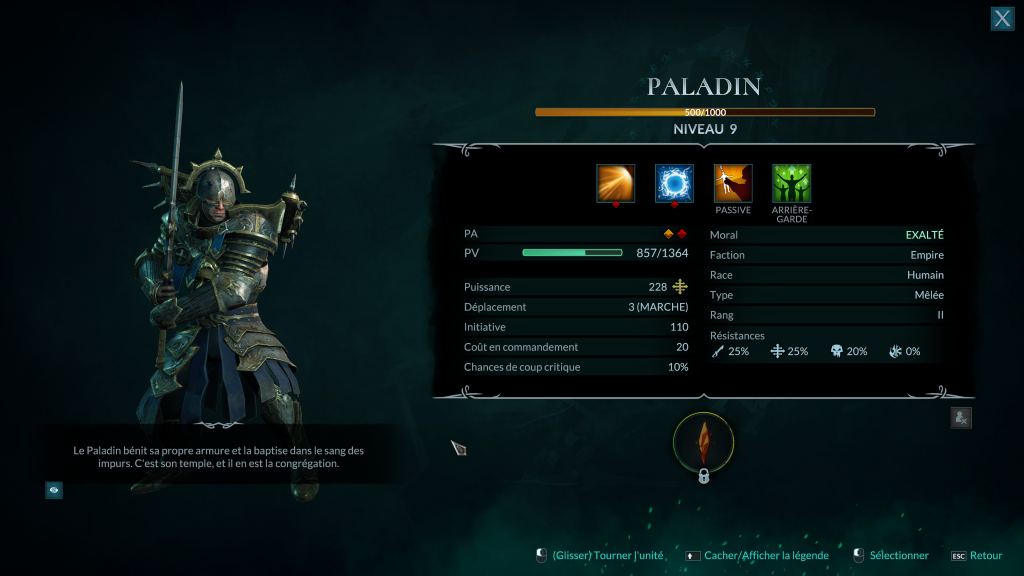Click the 0% magic resistance icon

[x=895, y=351]
